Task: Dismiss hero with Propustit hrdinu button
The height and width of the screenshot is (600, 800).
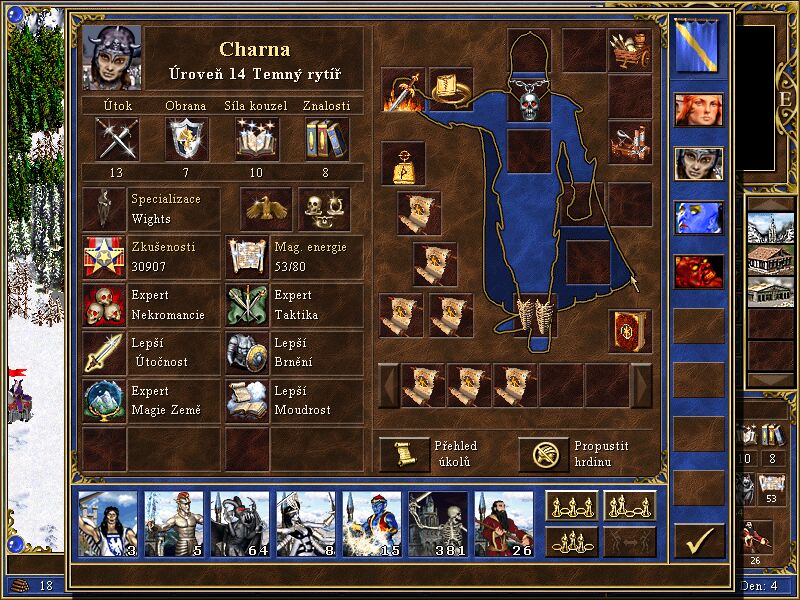Action: point(543,454)
